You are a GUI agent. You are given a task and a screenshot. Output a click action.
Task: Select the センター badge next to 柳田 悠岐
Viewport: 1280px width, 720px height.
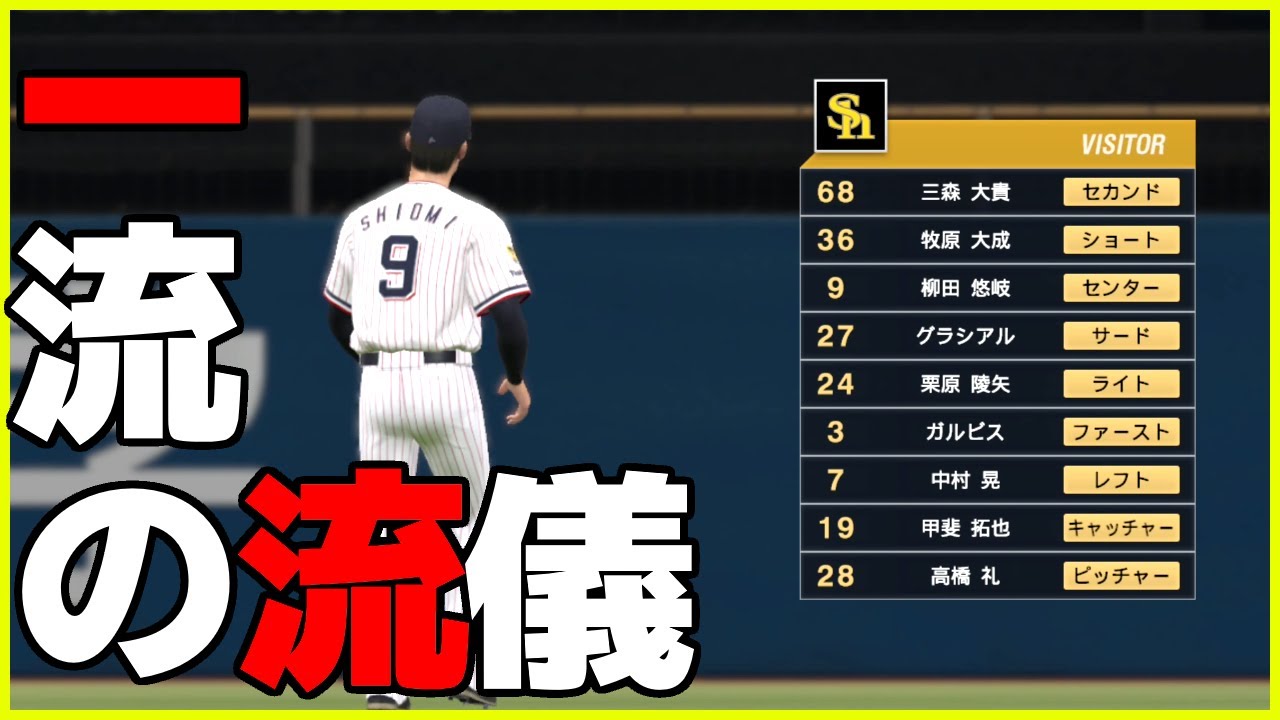1123,288
